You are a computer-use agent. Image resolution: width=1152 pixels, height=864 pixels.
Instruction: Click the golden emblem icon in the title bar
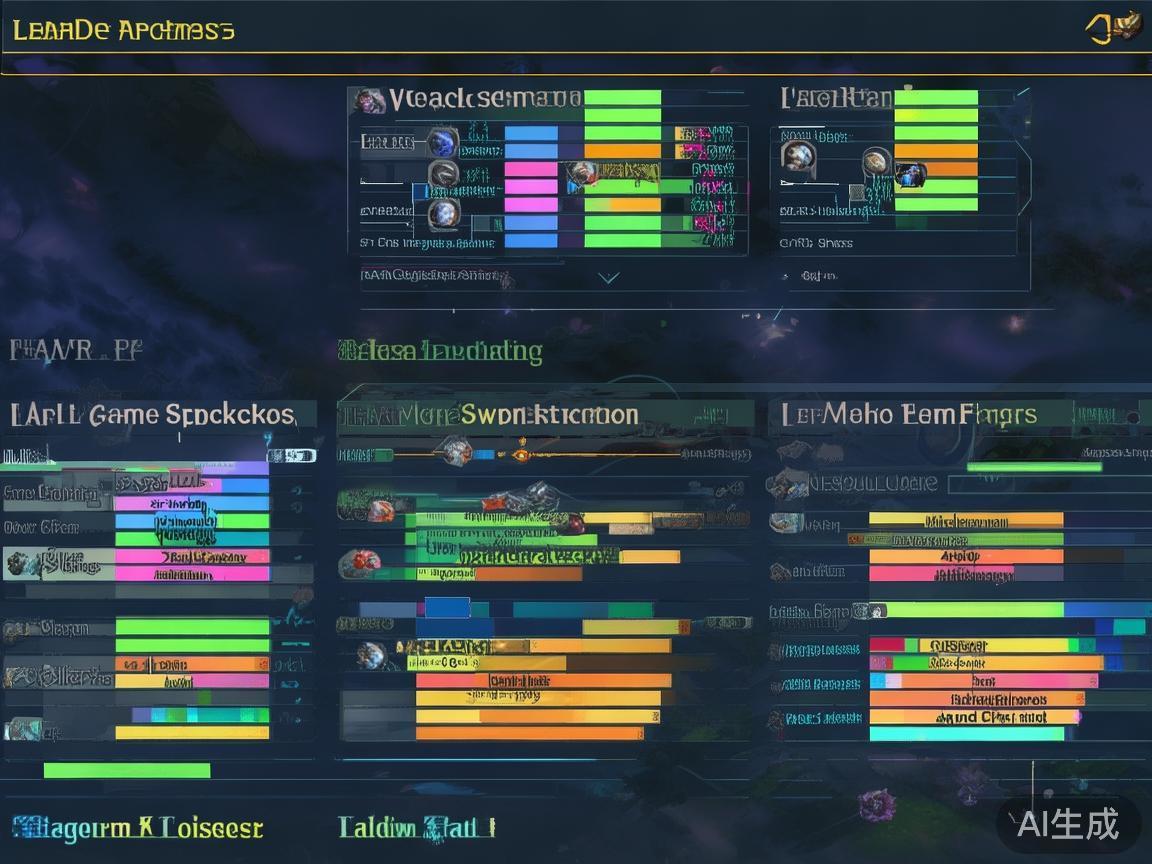[1114, 27]
